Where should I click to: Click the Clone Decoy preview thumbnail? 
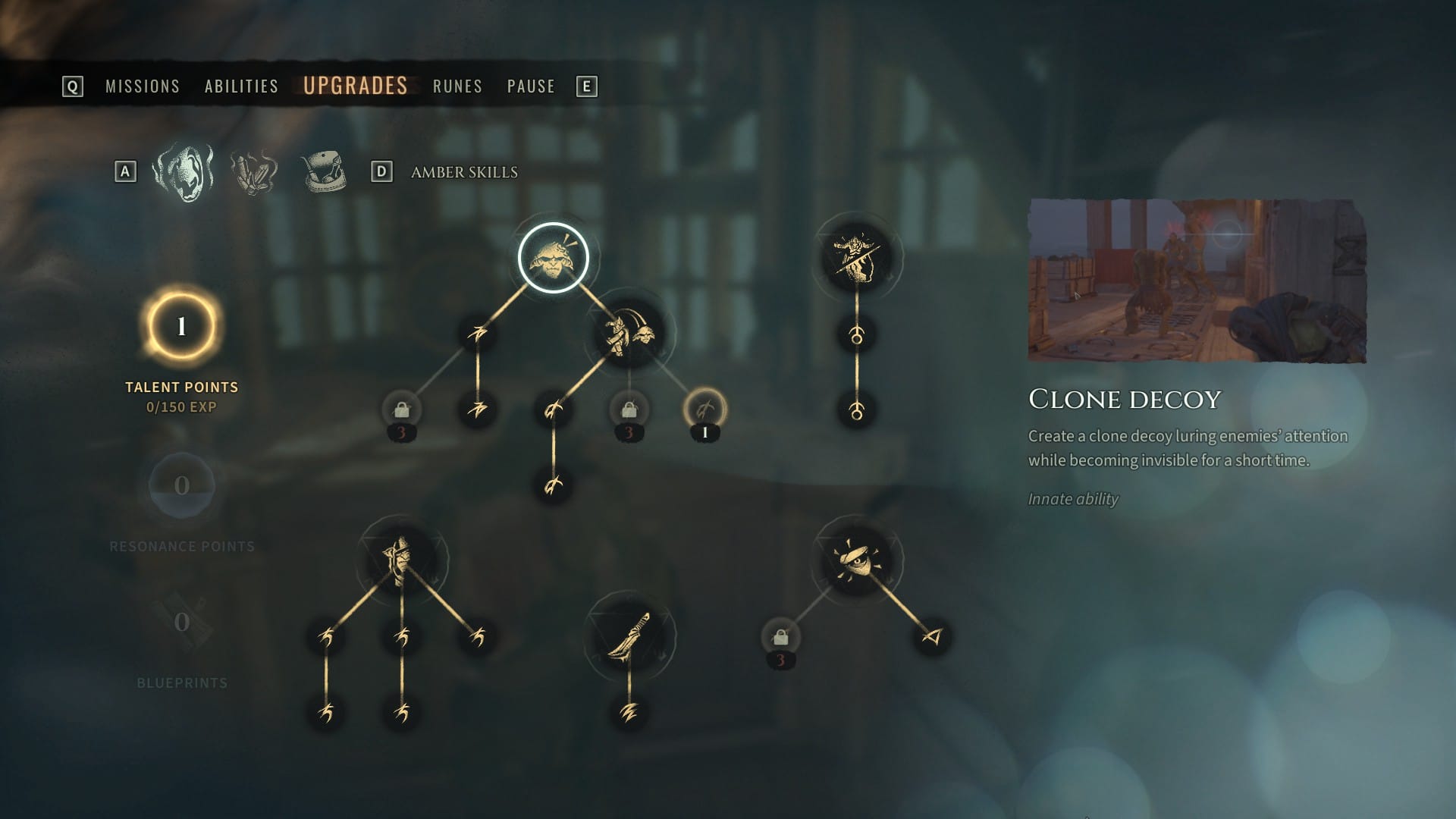(1197, 281)
